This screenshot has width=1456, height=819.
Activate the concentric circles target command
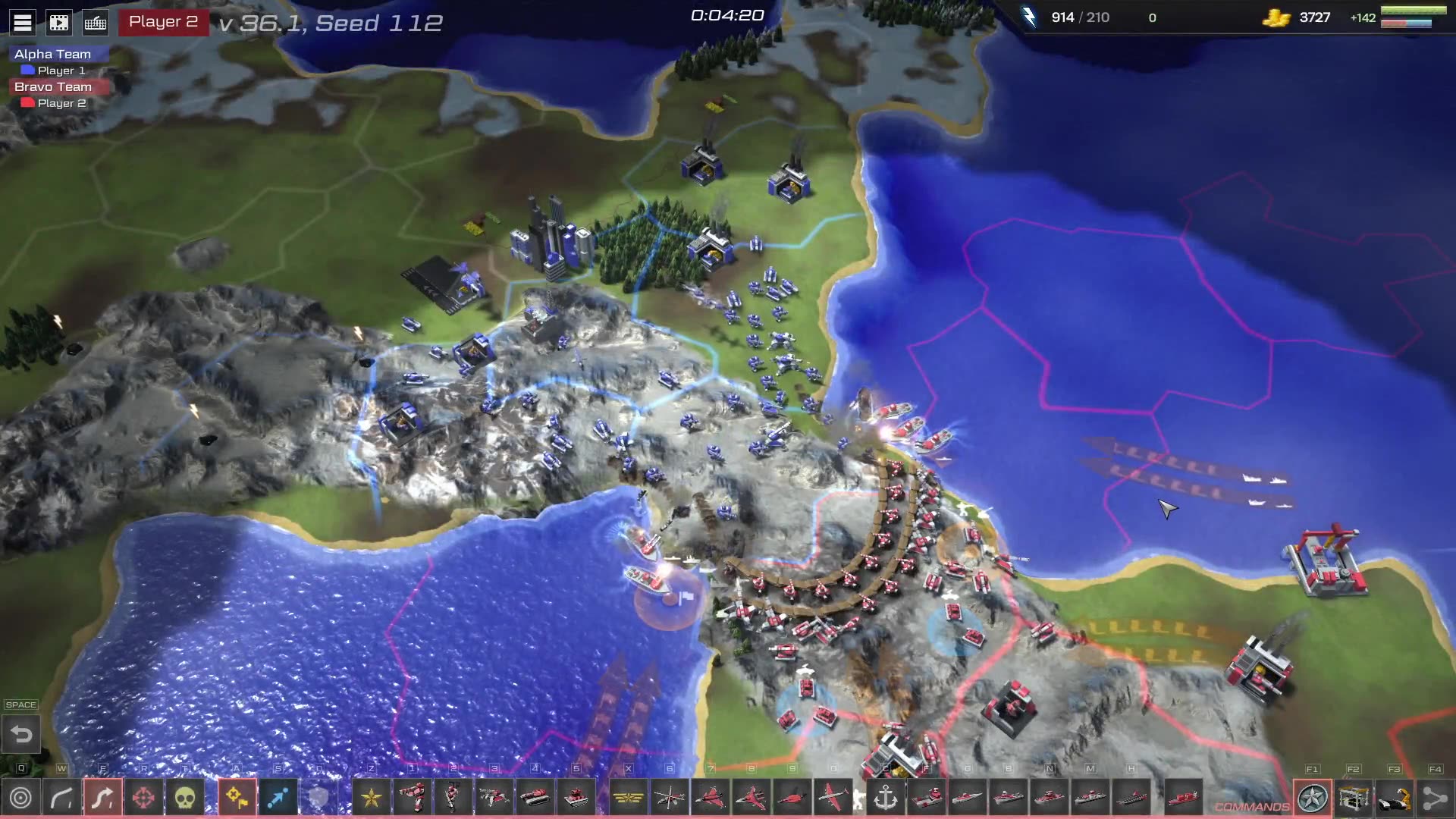[x=21, y=798]
